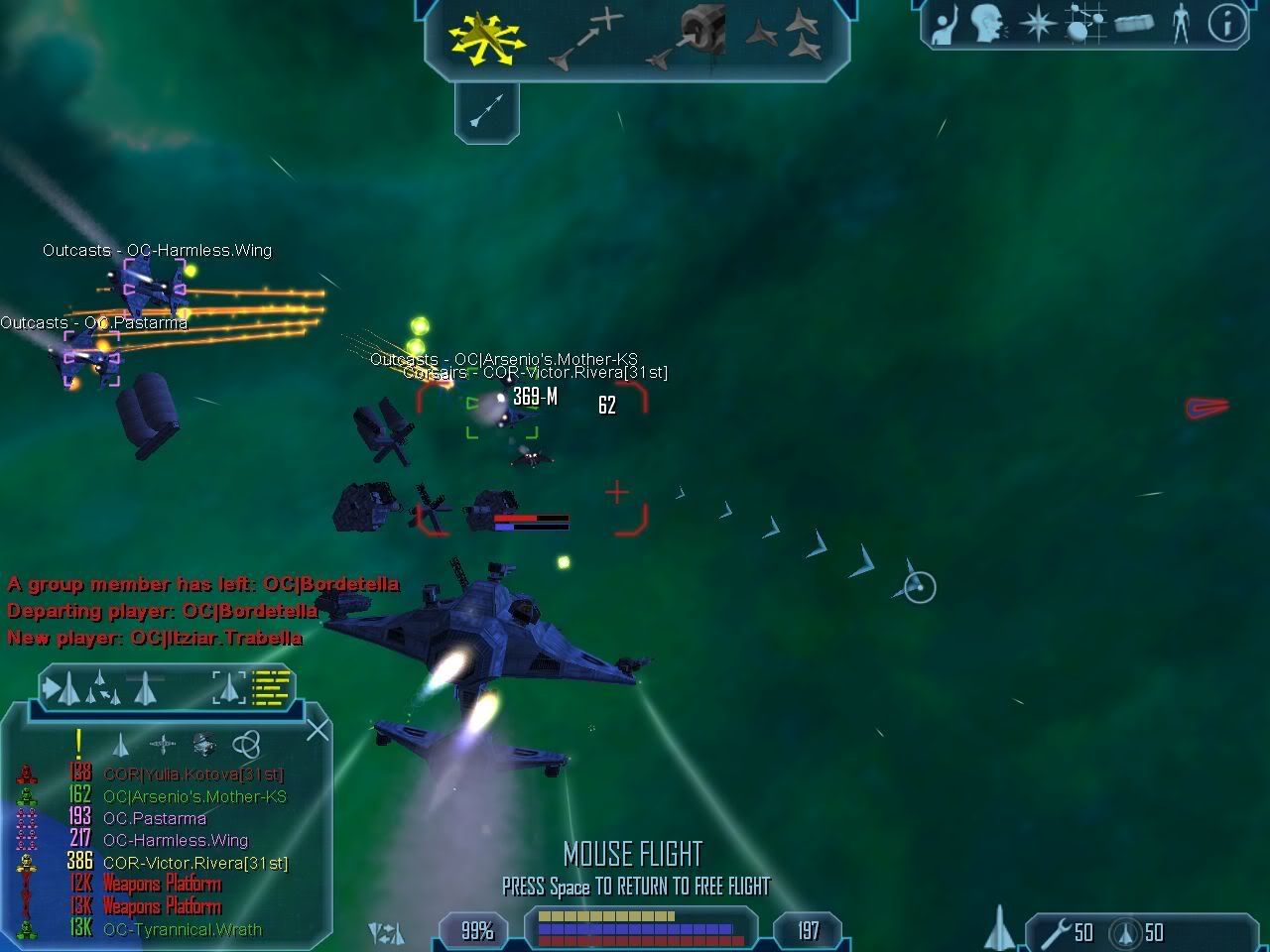Open the pilot reputation figure icon
This screenshot has height=952, width=1270.
1180,25
